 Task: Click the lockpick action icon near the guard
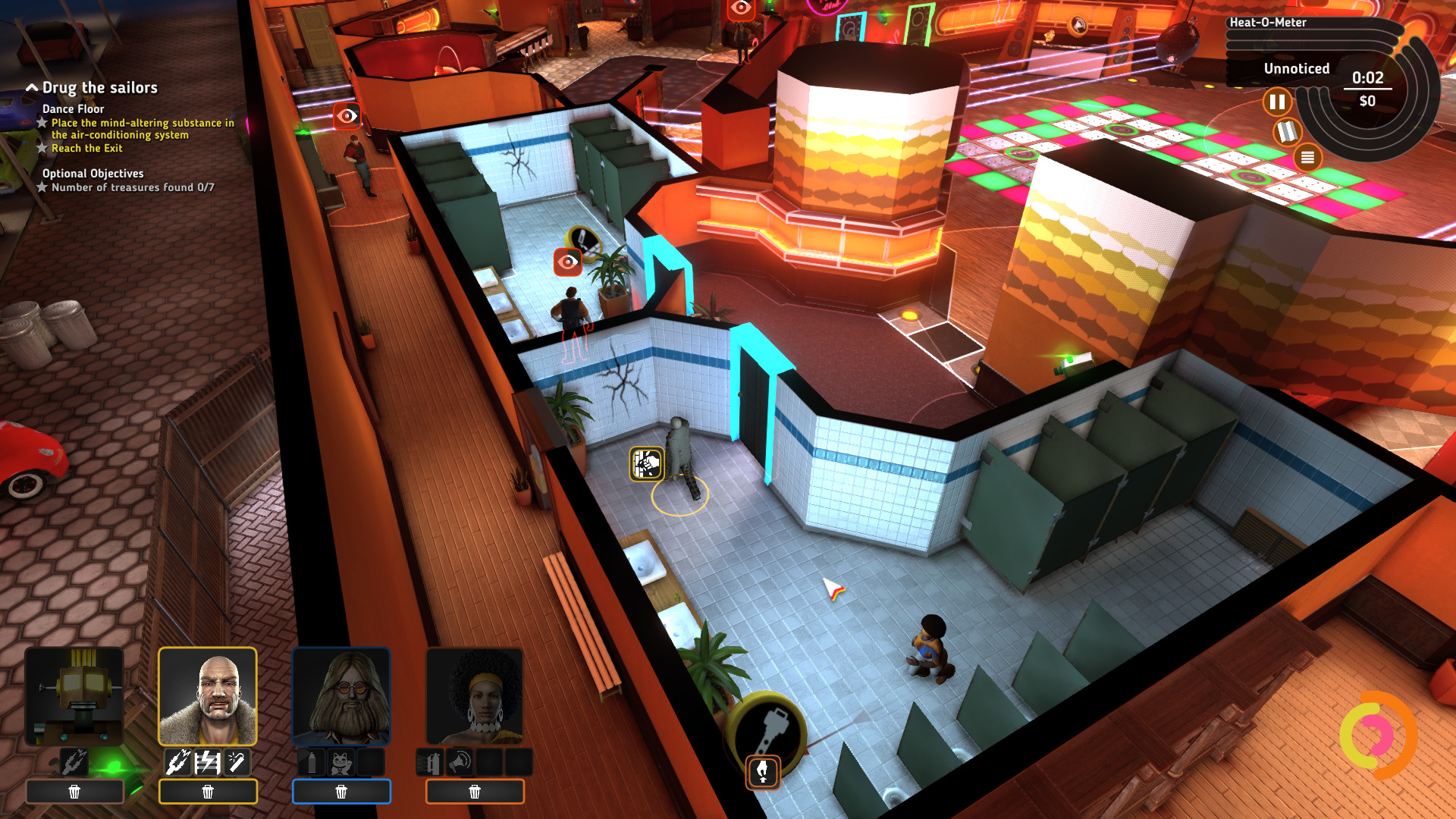click(645, 463)
